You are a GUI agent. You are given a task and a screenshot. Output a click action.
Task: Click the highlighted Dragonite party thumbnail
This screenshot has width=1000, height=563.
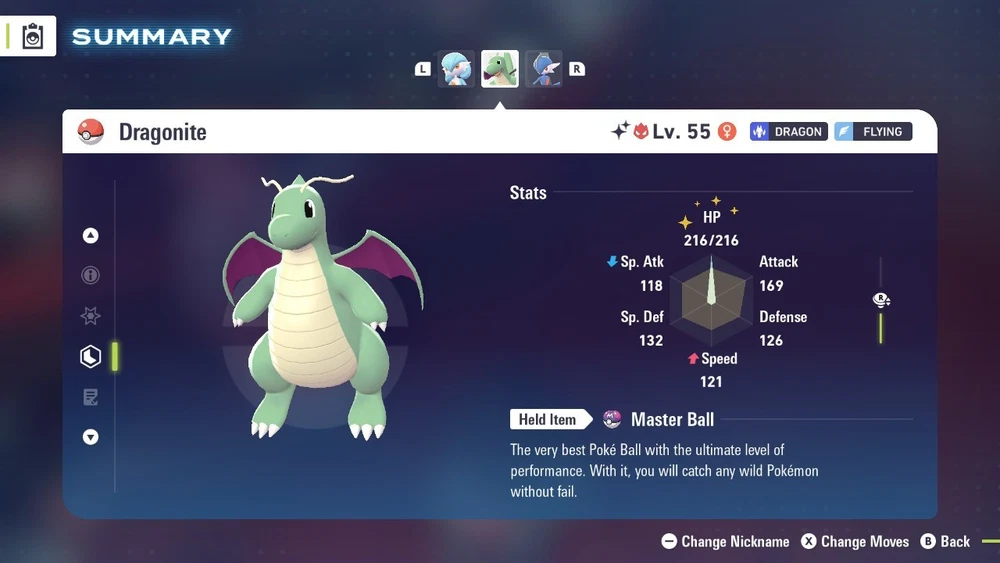[500, 69]
